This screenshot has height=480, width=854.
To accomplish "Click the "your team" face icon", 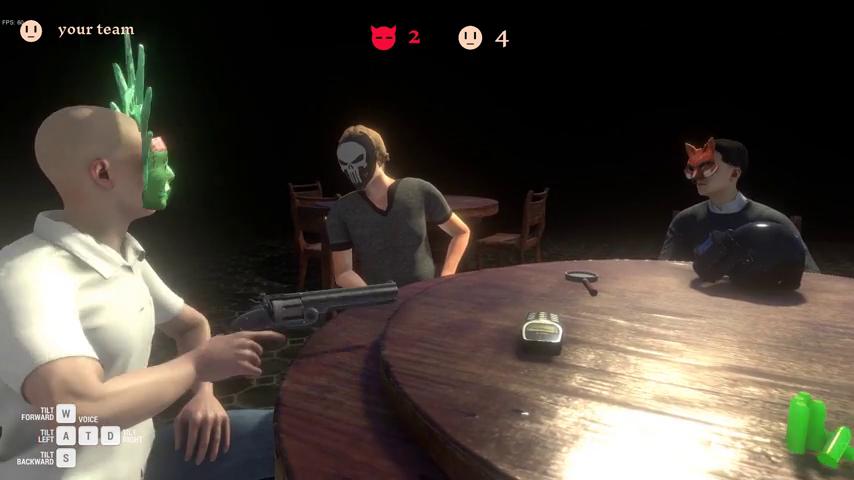I will point(31,31).
